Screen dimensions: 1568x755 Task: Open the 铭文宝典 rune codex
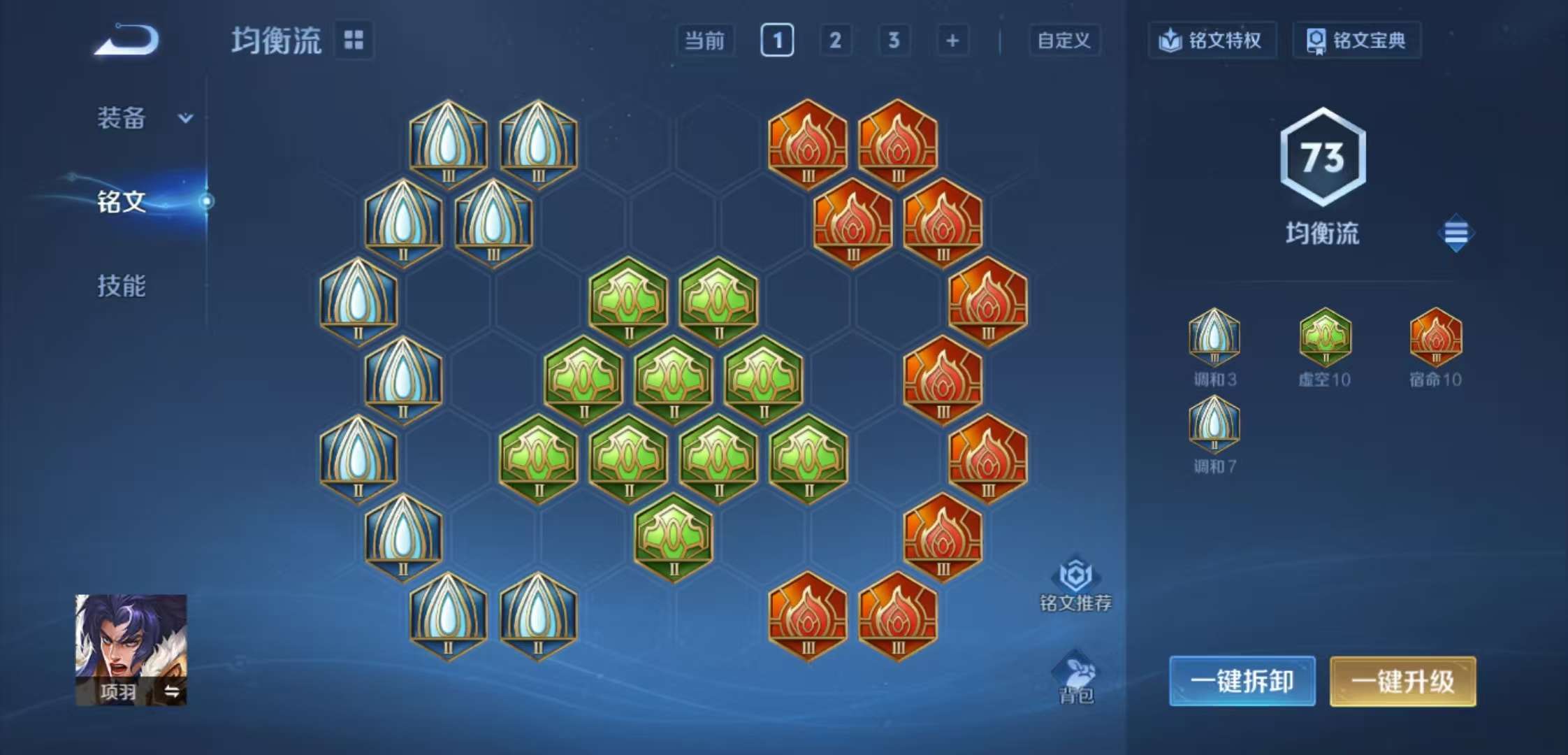[1356, 41]
